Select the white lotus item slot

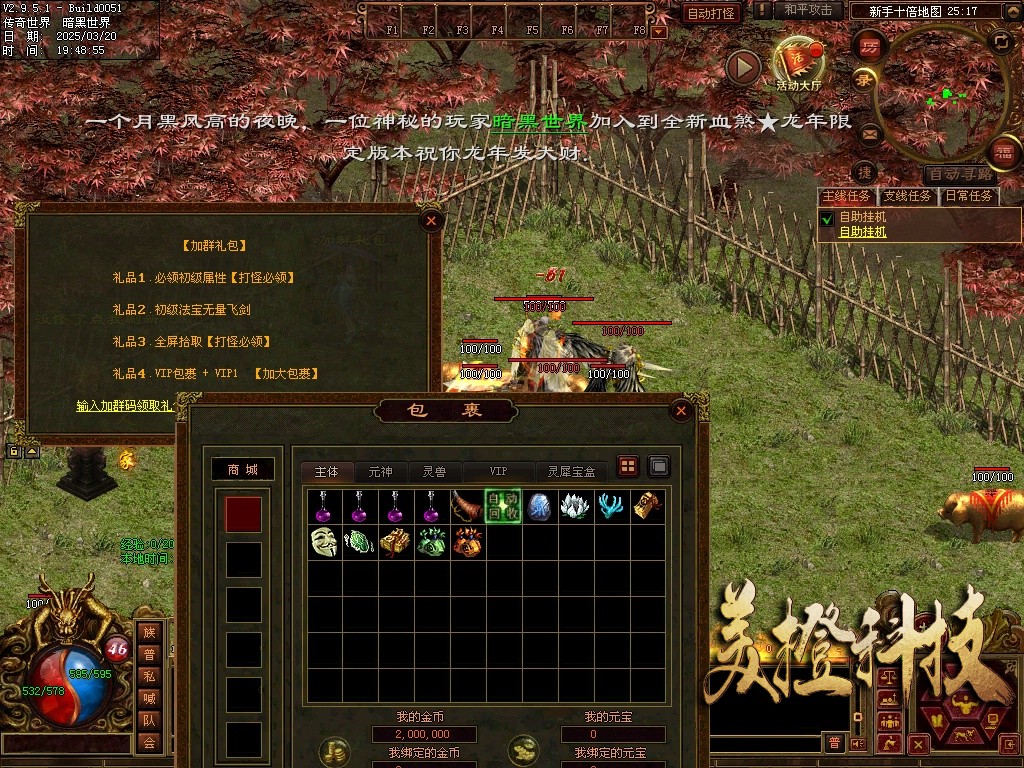coord(574,506)
